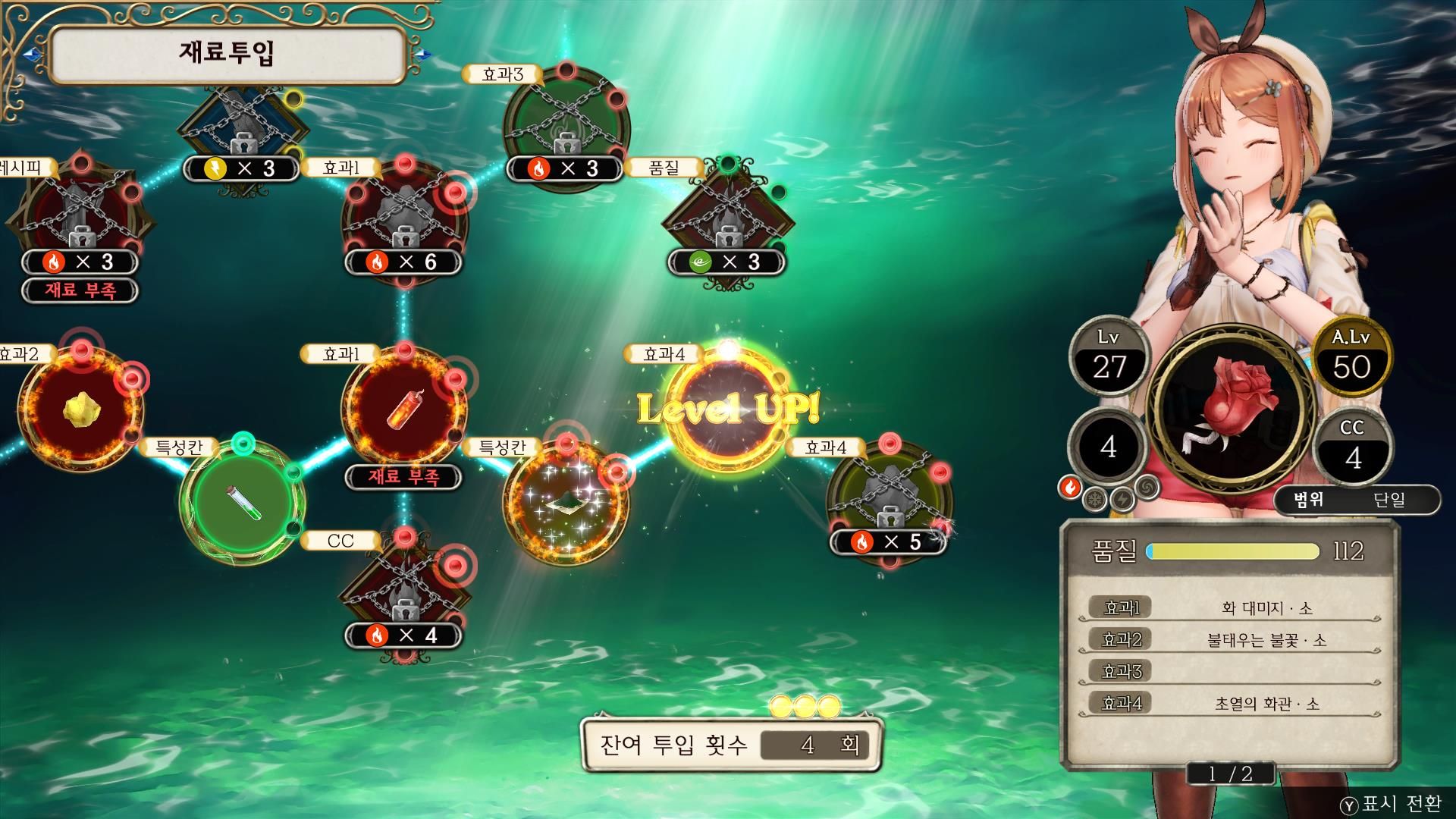Select the locked 효과1 node needing fire ×6
1456x819 pixels.
(403, 221)
